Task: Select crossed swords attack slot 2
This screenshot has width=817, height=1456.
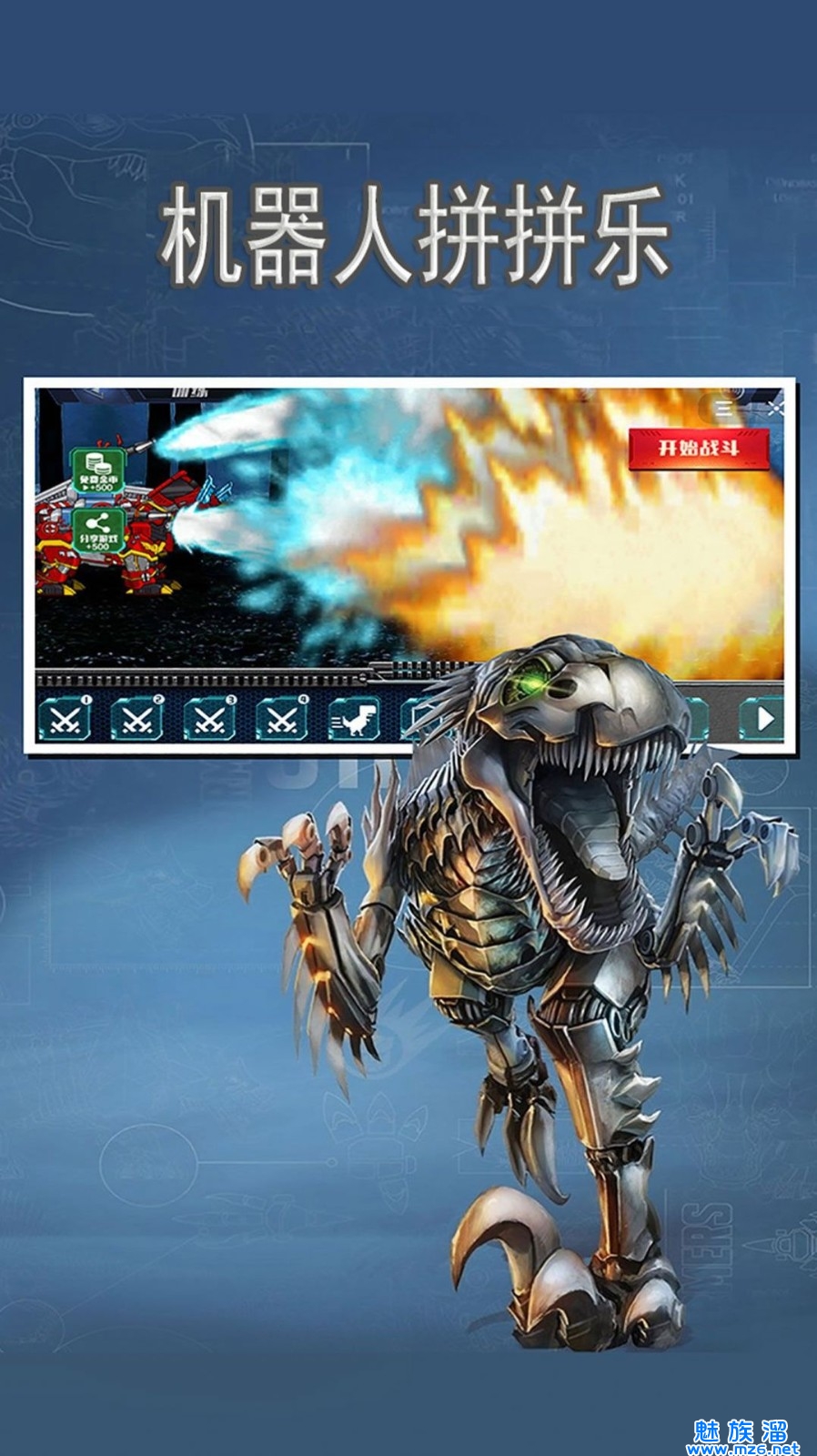Action: pyautogui.click(x=136, y=720)
